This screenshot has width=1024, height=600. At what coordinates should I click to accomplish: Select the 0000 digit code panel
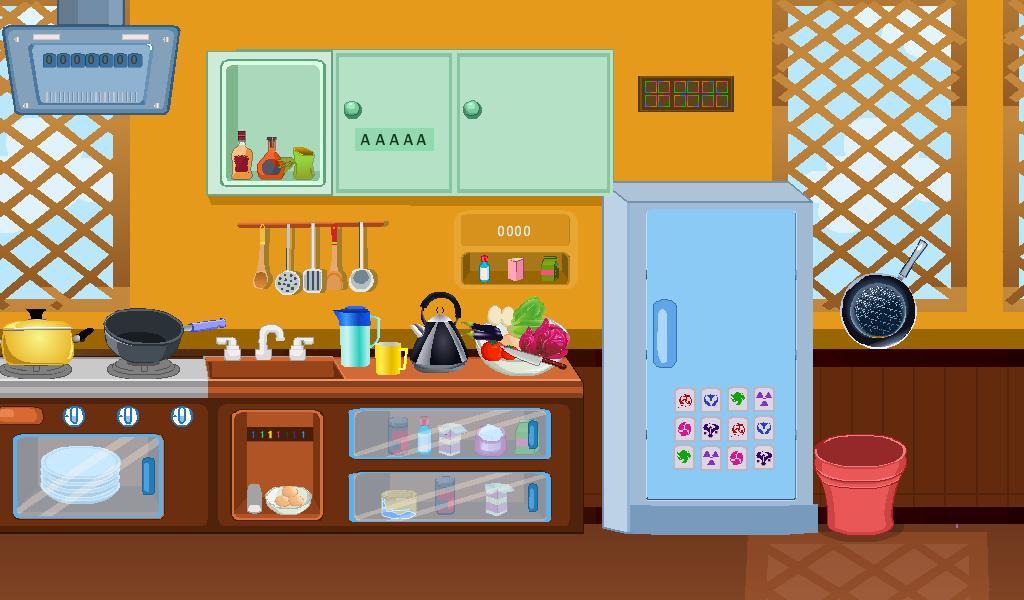click(x=514, y=231)
